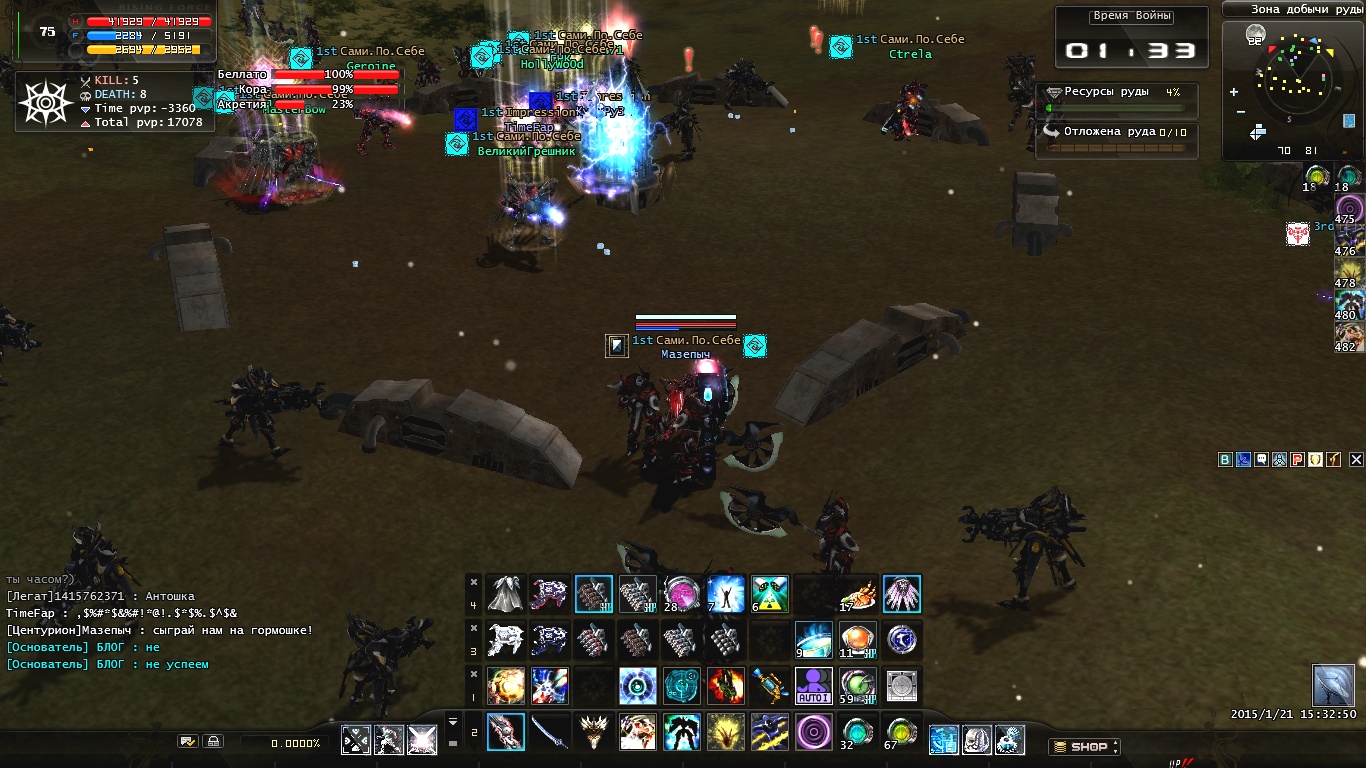Click the satellite dish icon above the clock
The width and height of the screenshot is (1366, 768).
[x=1333, y=685]
